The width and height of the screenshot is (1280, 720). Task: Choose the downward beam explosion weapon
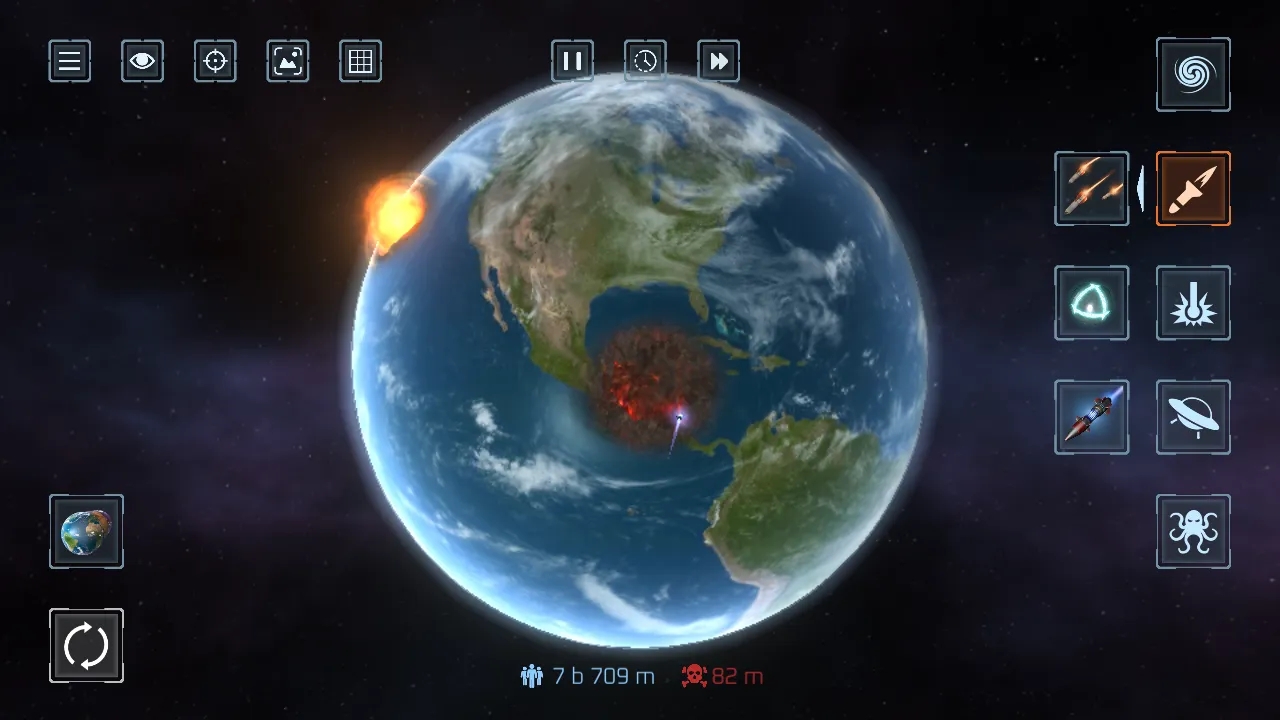coord(1193,302)
